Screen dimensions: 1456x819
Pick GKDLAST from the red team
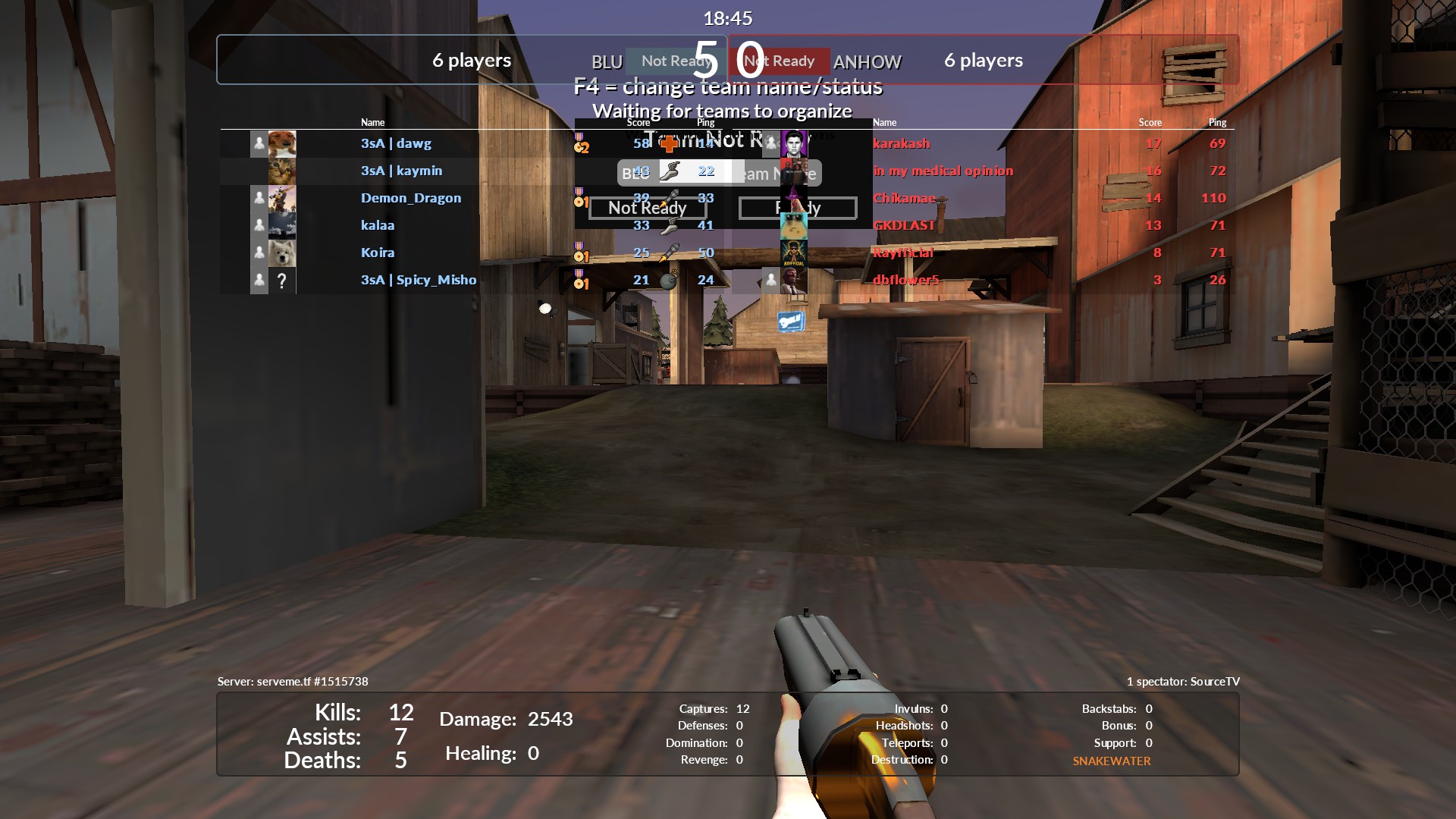click(x=904, y=225)
